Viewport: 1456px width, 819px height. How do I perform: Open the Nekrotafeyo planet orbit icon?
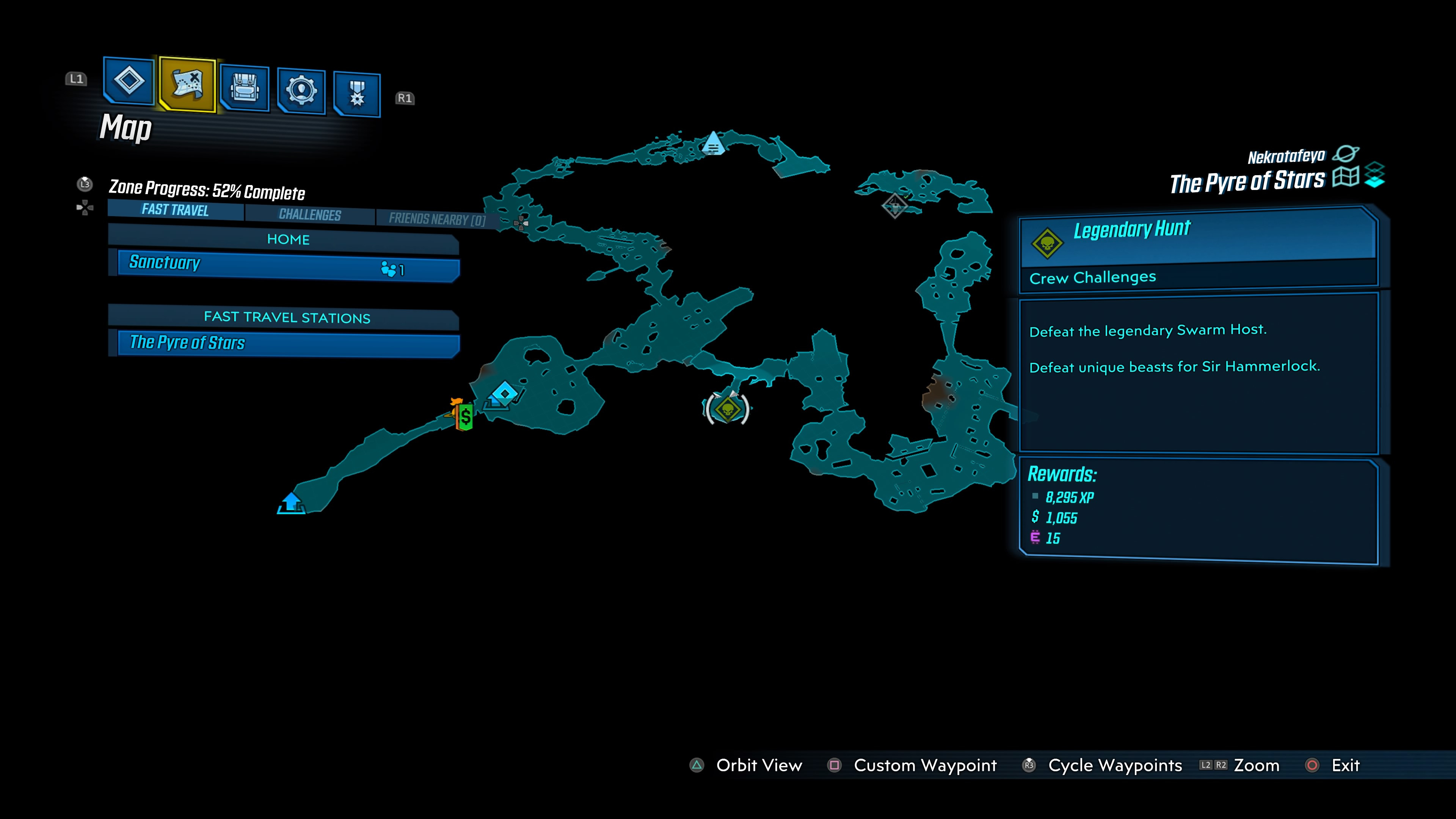(x=1346, y=154)
